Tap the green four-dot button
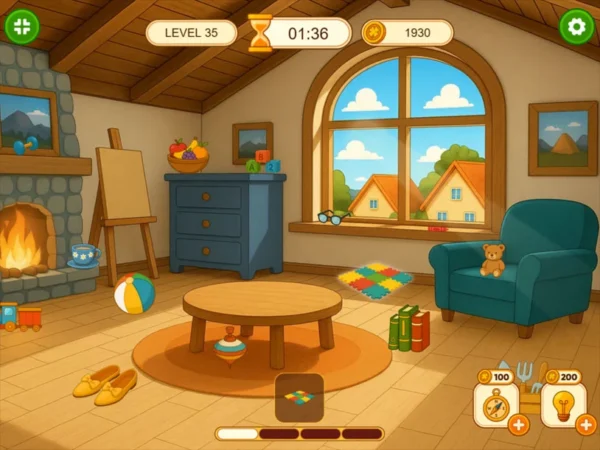The height and width of the screenshot is (450, 600). (x=22, y=26)
